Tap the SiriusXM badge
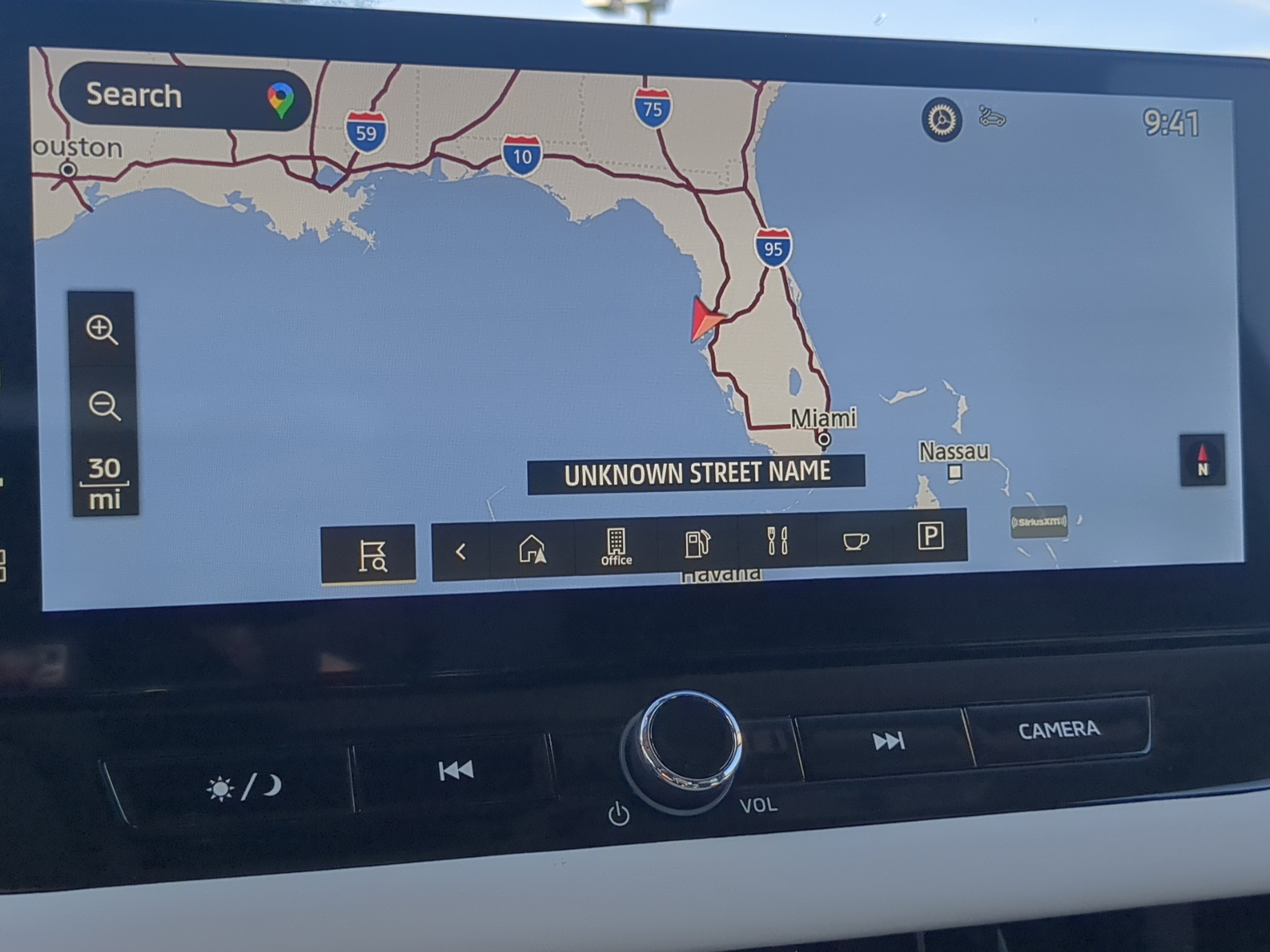 point(1038,522)
